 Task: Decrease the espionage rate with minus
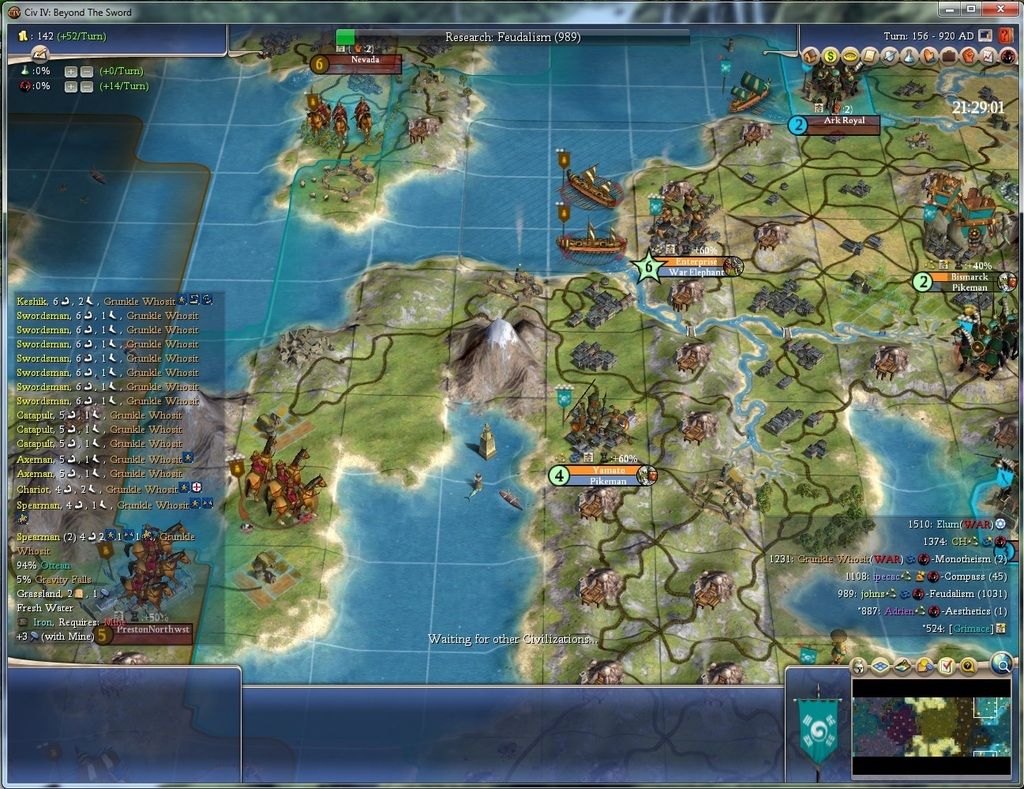coord(86,86)
